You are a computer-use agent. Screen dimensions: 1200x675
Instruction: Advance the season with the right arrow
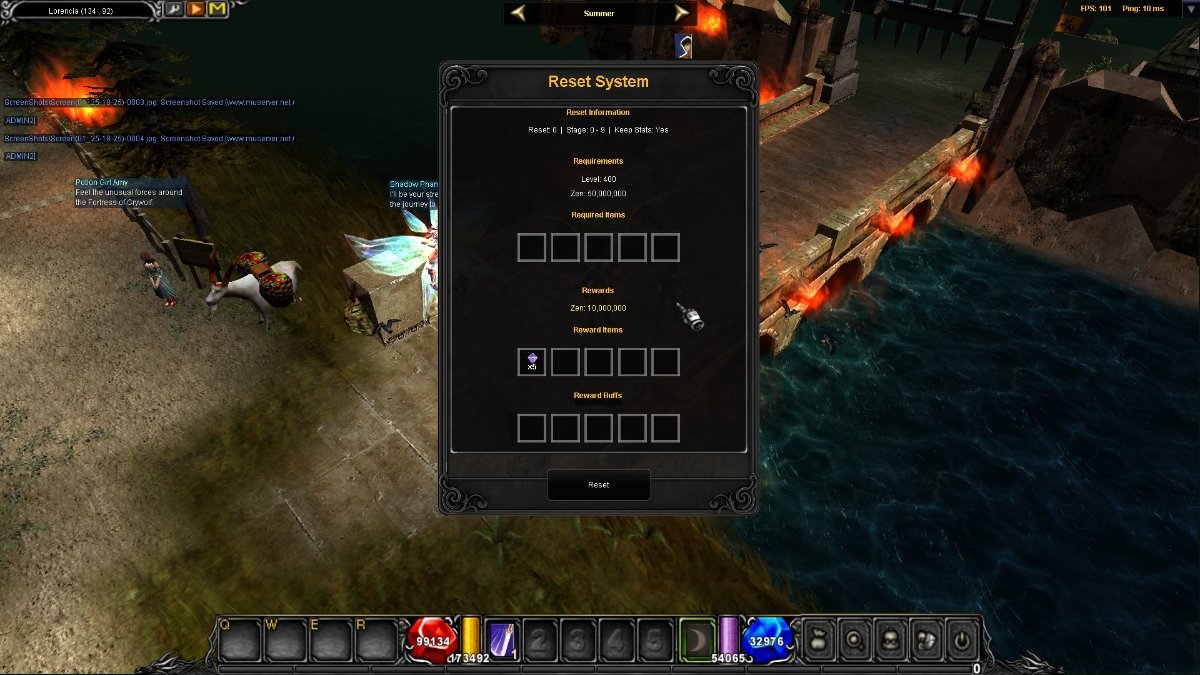(x=682, y=13)
